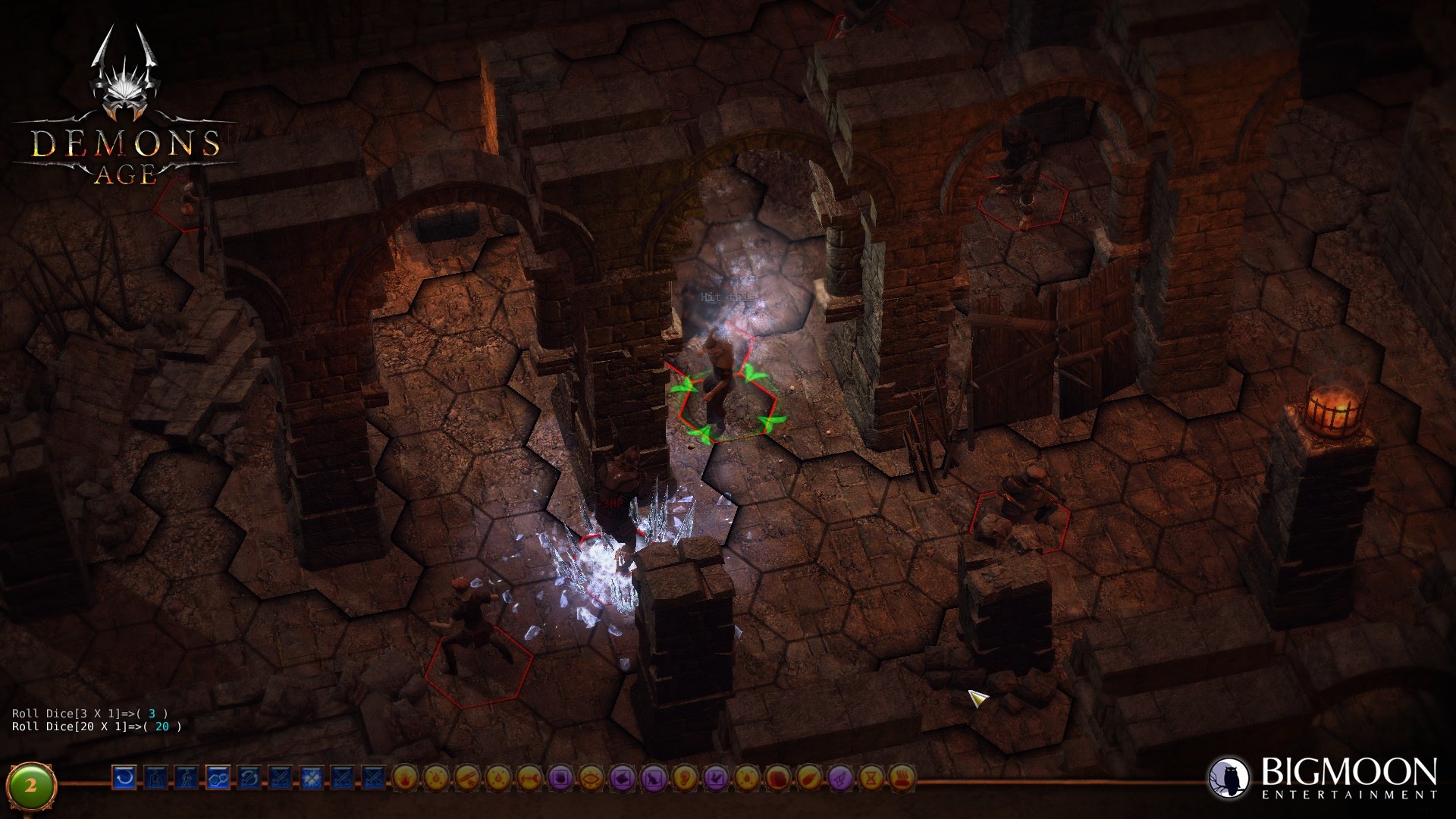Image resolution: width=1456 pixels, height=819 pixels.
Task: Activate the purple claw hand spell
Action: tap(560, 777)
